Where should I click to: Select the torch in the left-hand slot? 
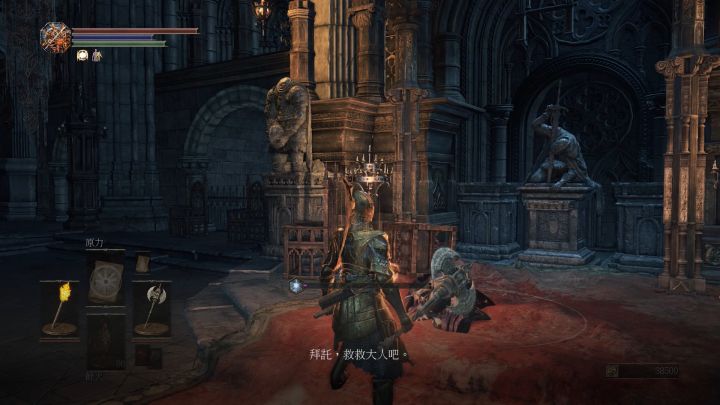58,309
